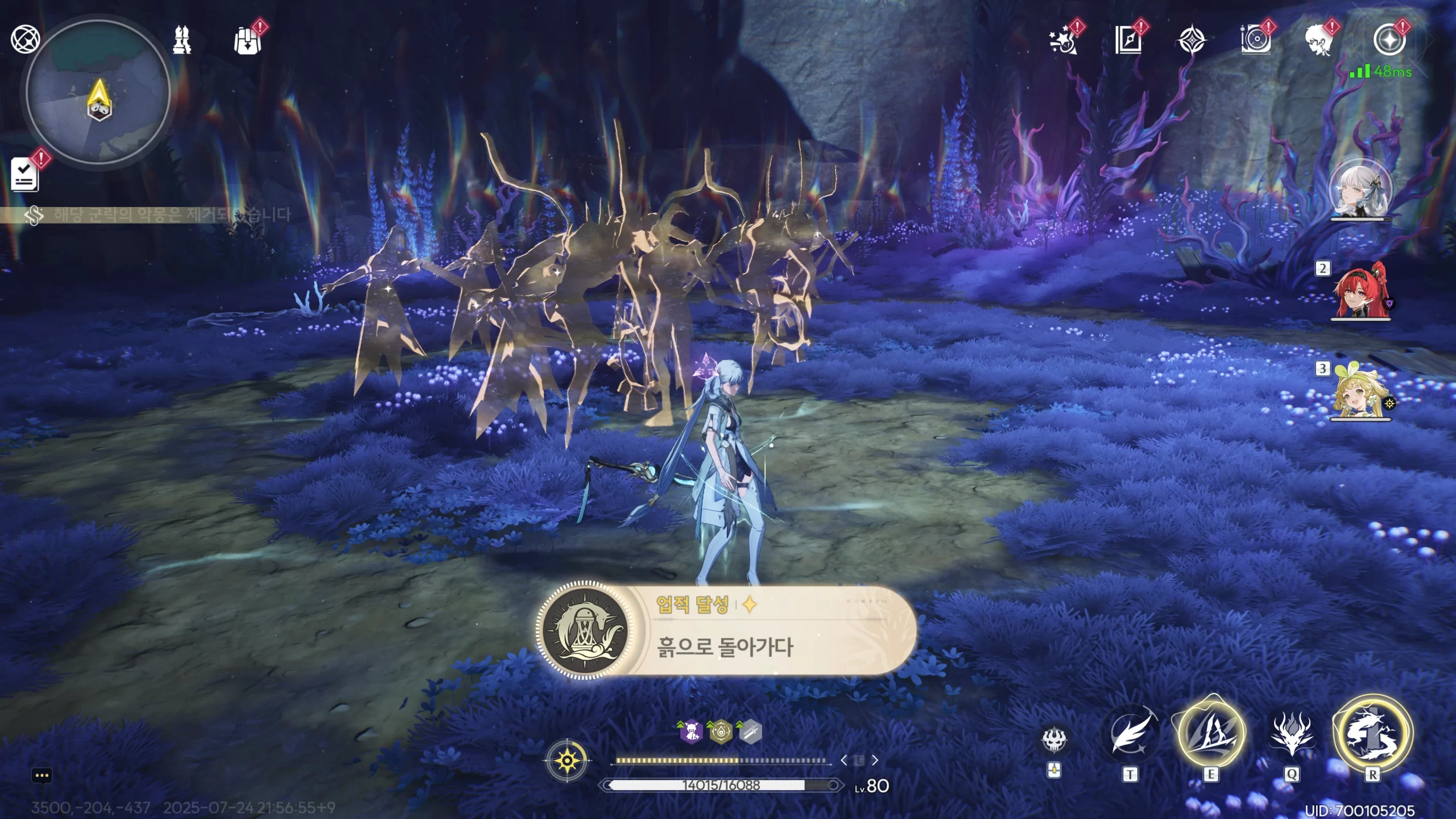Image resolution: width=1456 pixels, height=819 pixels.
Task: Open the resonator character head icon
Action: click(x=1319, y=40)
